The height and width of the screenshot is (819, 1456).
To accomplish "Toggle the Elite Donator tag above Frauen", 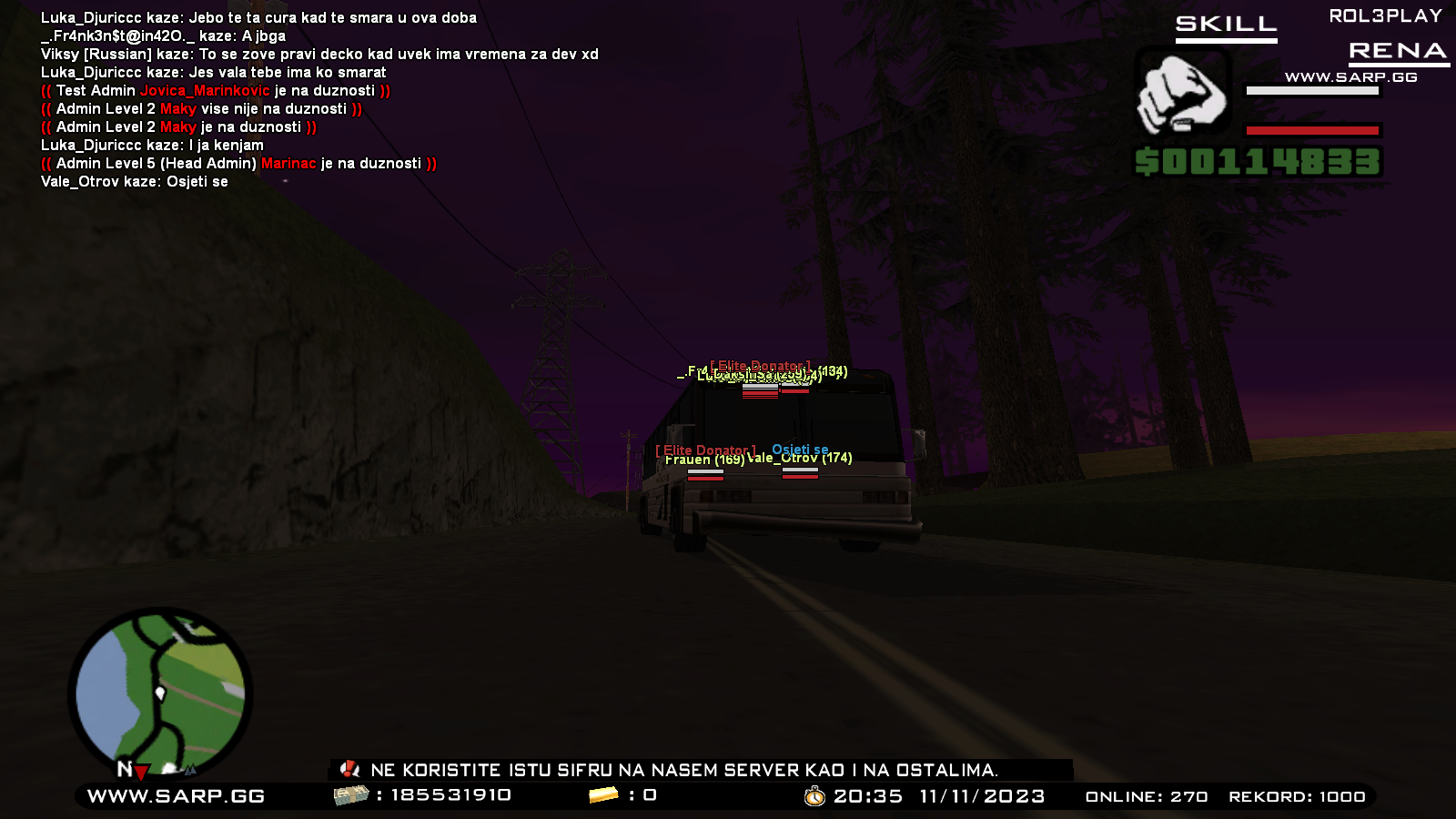I will pyautogui.click(x=705, y=449).
